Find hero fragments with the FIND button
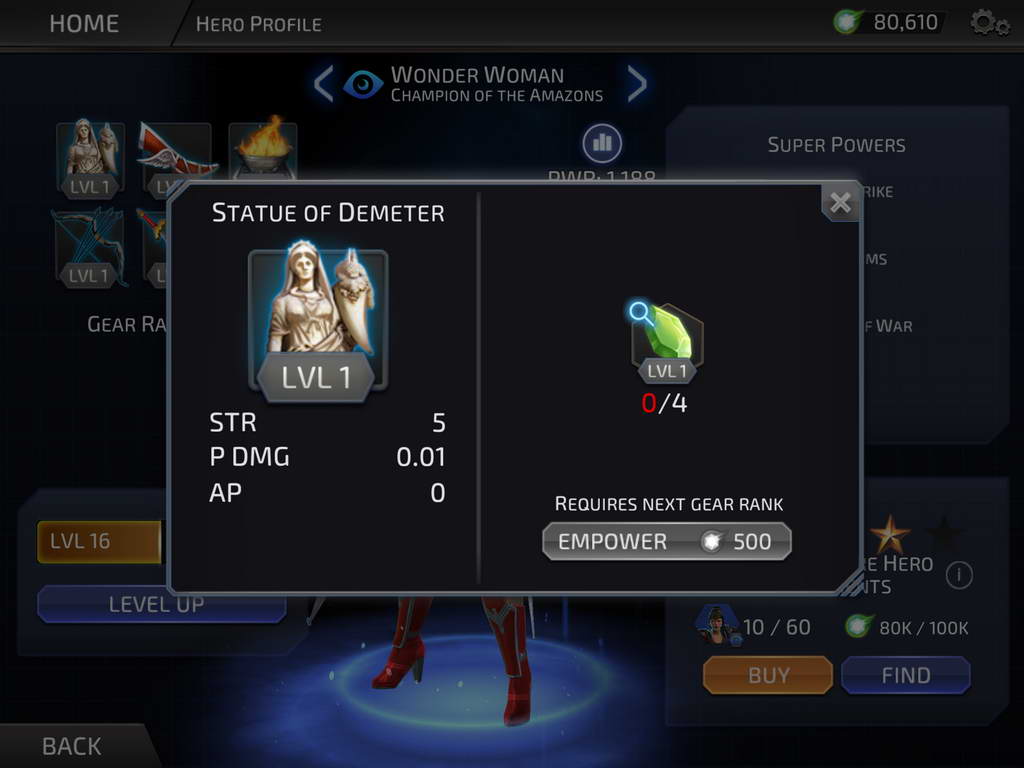Screen dimensions: 1024x768 pyautogui.click(x=905, y=676)
